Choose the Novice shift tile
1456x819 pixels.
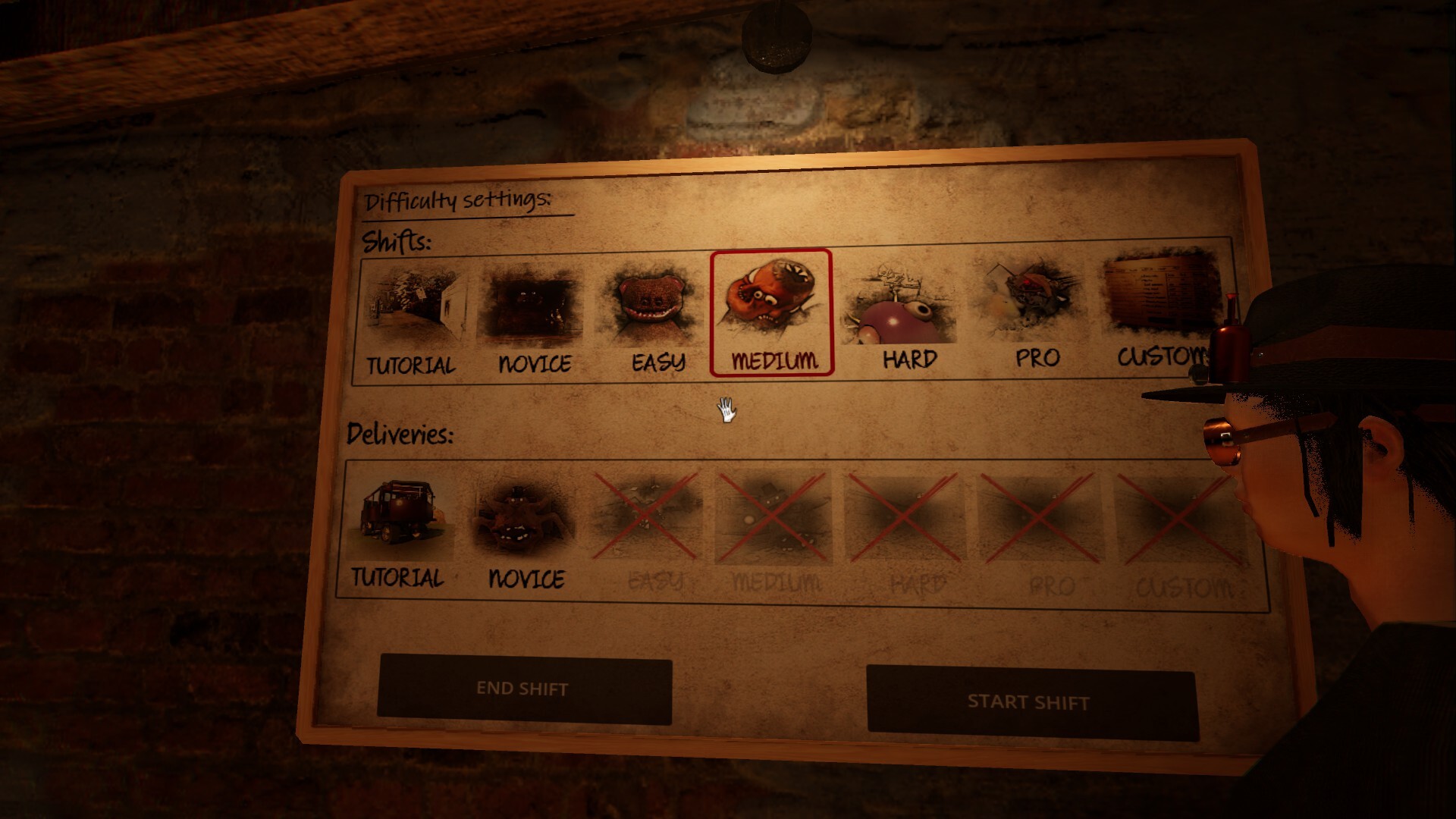[533, 318]
